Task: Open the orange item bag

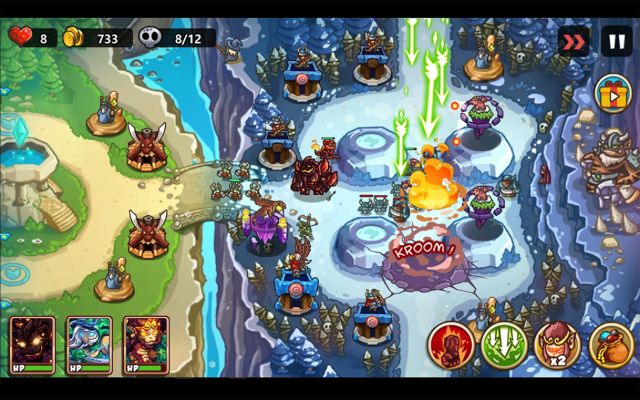Action: 610,346
